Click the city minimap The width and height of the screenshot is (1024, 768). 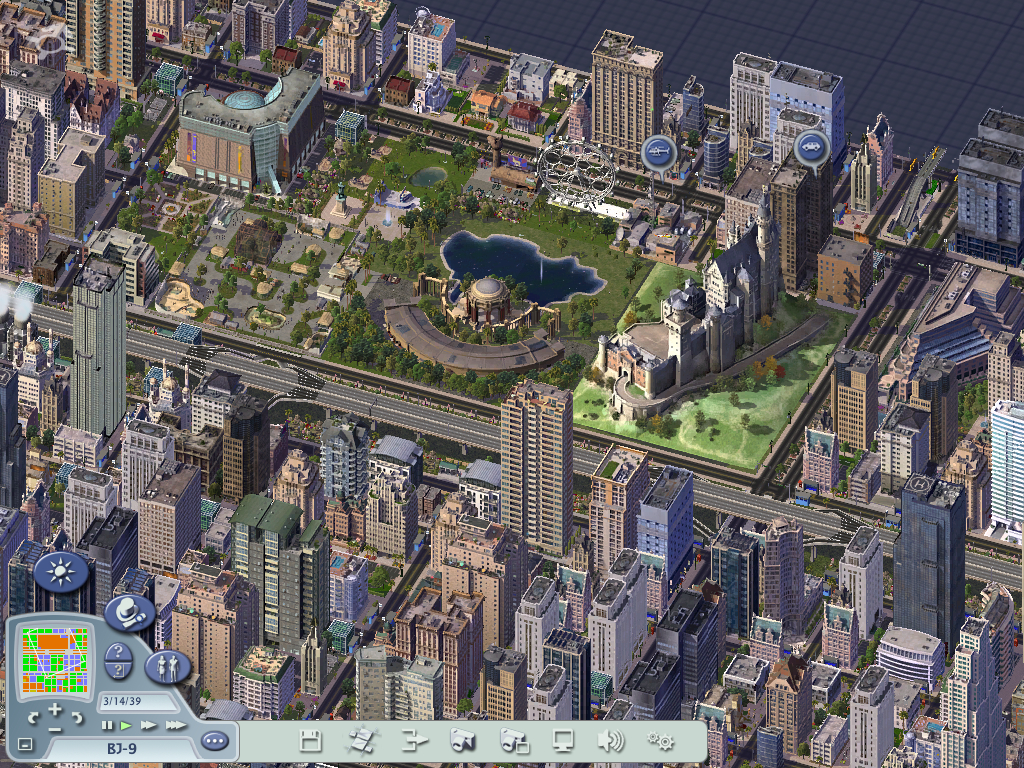pyautogui.click(x=56, y=660)
